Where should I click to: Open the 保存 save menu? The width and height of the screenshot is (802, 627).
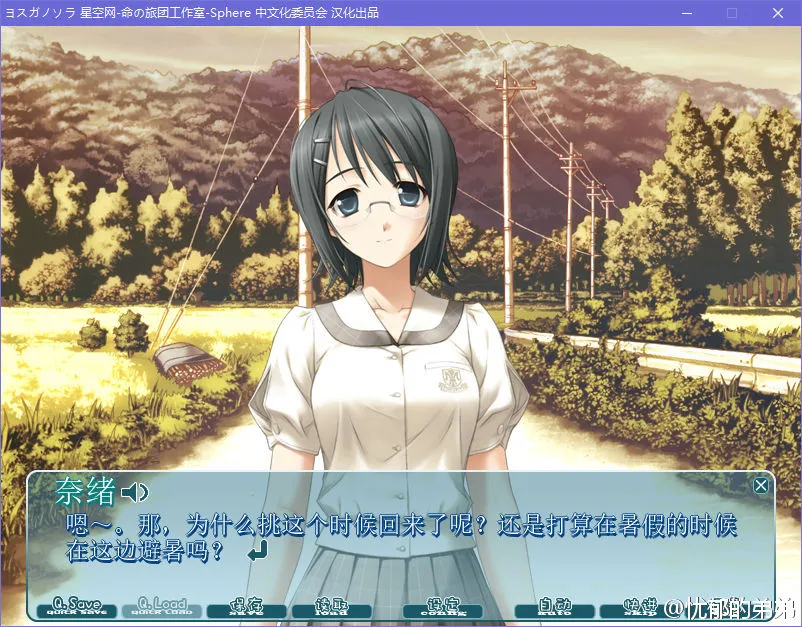(x=246, y=607)
